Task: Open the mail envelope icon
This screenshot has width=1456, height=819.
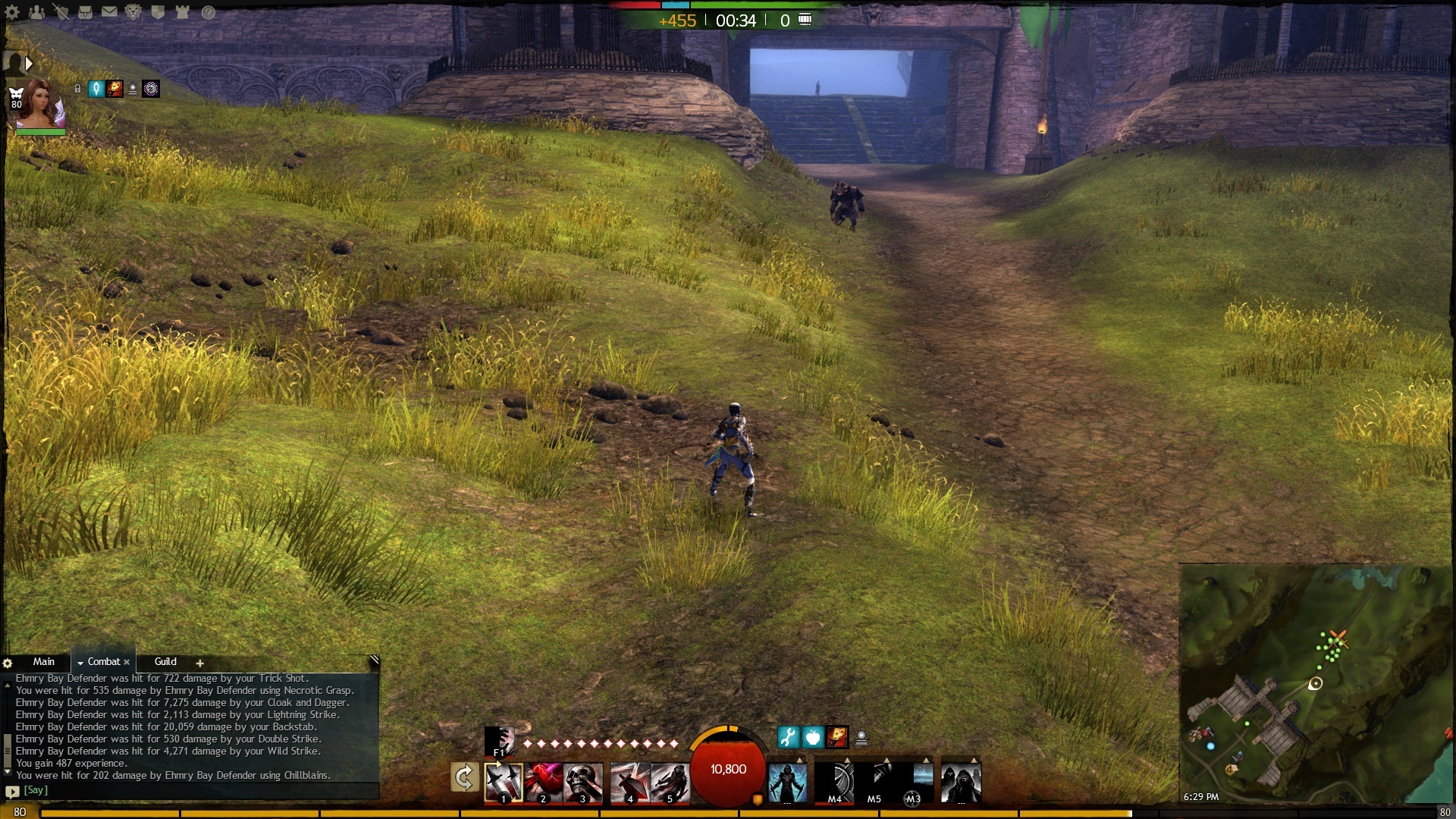Action: [109, 12]
